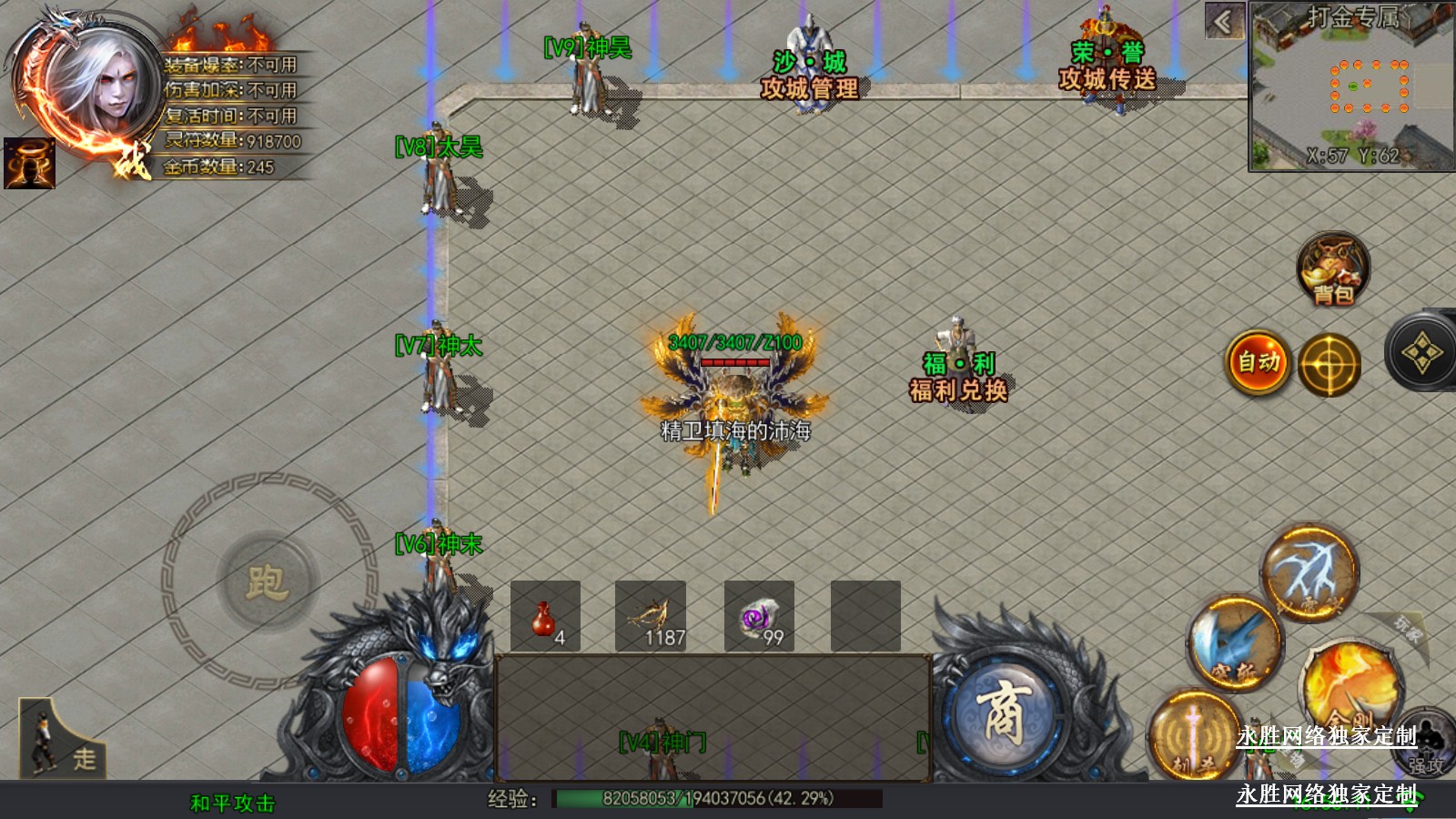Use the red potion hotbar slot

(545, 617)
